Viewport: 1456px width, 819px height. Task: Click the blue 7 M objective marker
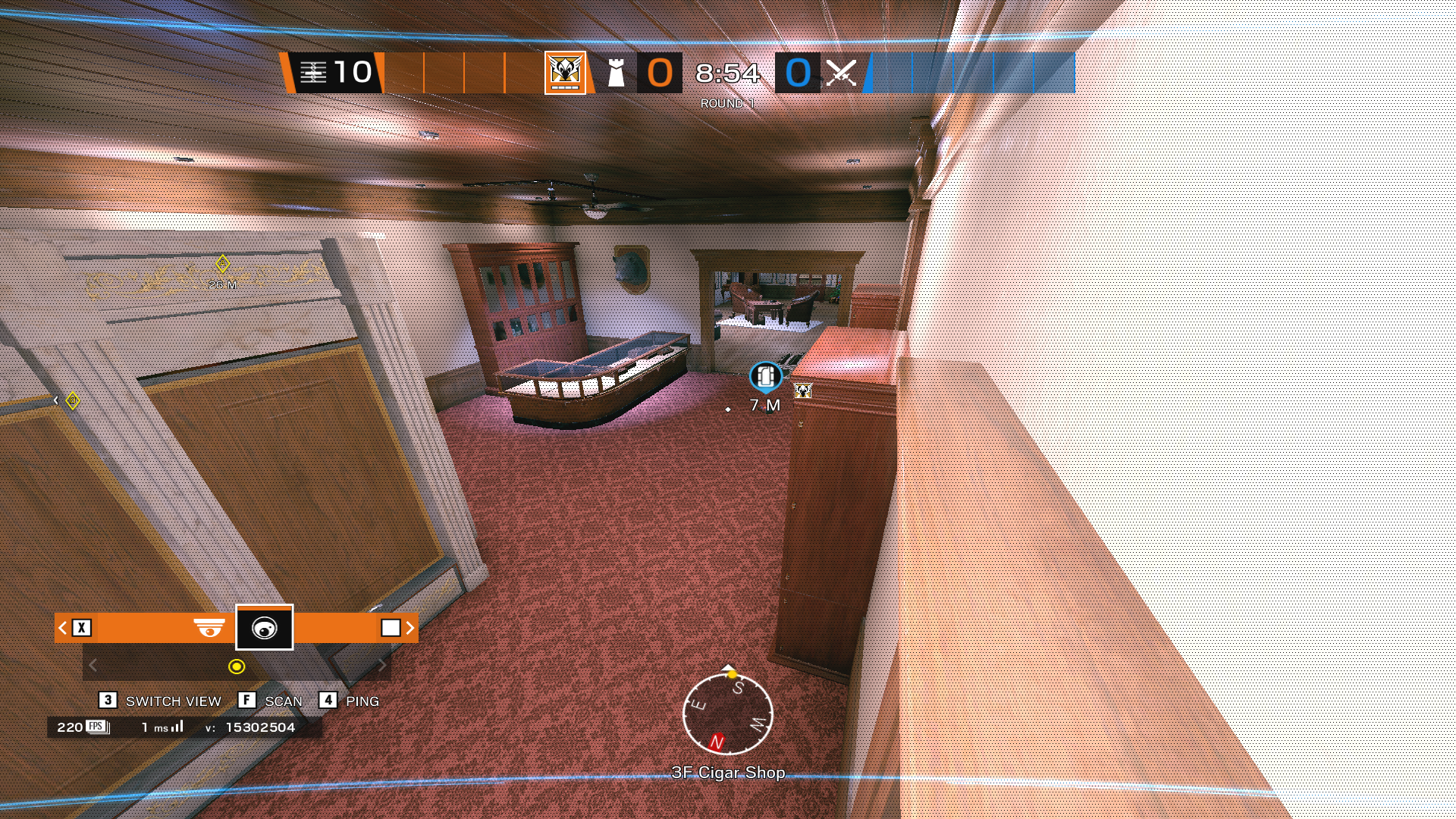[765, 376]
